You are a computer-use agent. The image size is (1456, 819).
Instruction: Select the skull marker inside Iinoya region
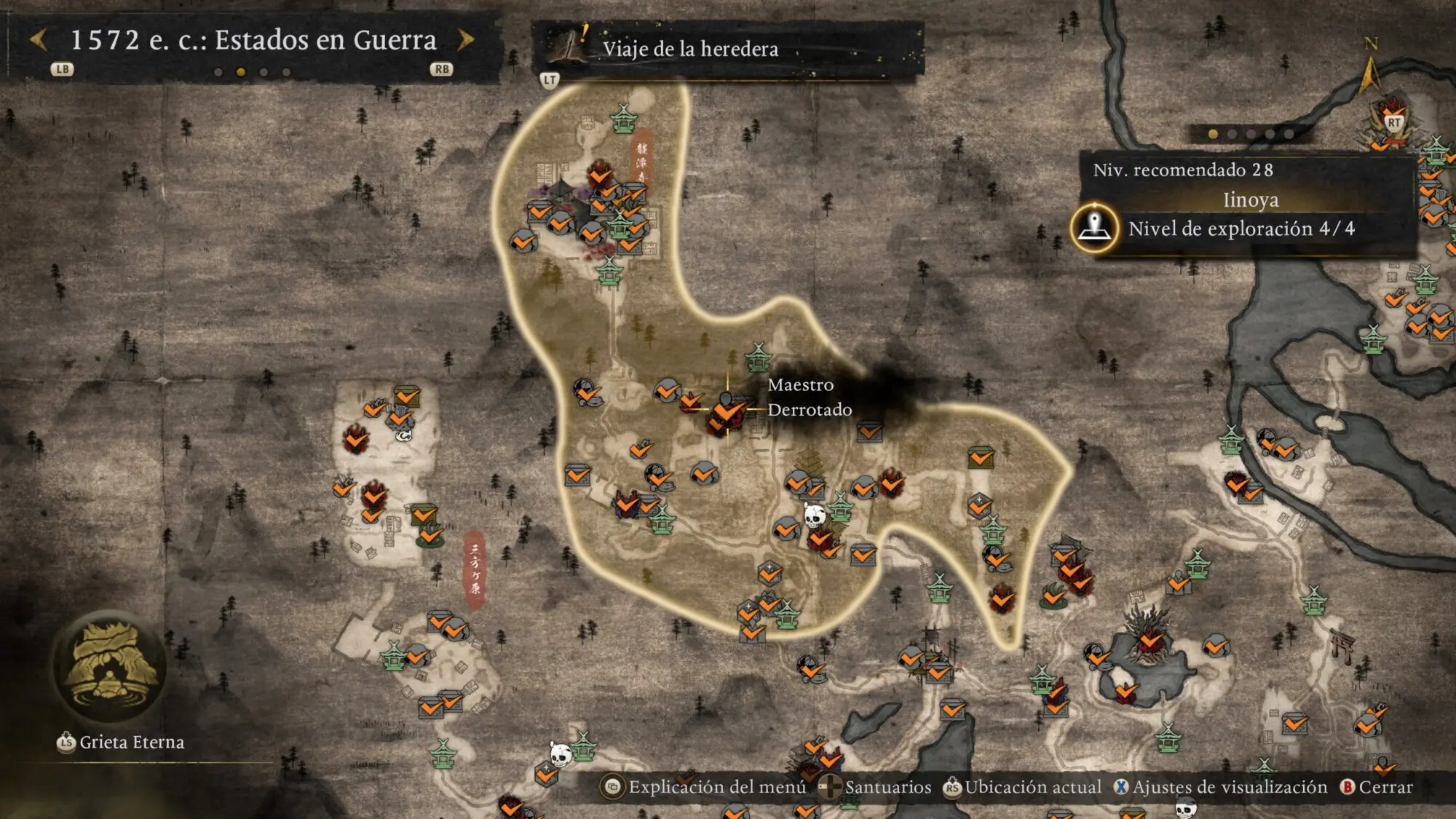pyautogui.click(x=814, y=515)
